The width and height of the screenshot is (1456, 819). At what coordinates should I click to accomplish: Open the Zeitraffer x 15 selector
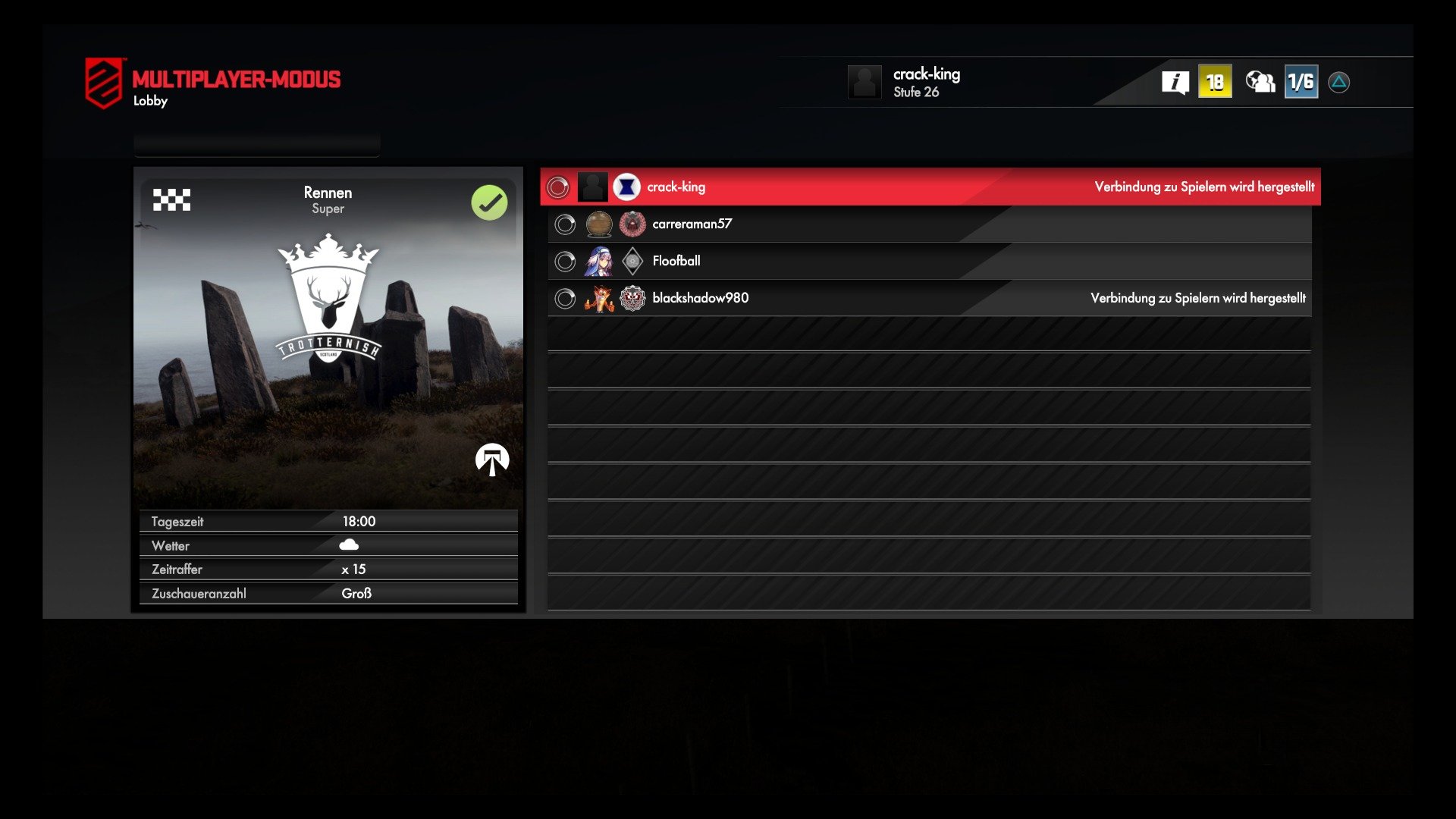pos(328,569)
